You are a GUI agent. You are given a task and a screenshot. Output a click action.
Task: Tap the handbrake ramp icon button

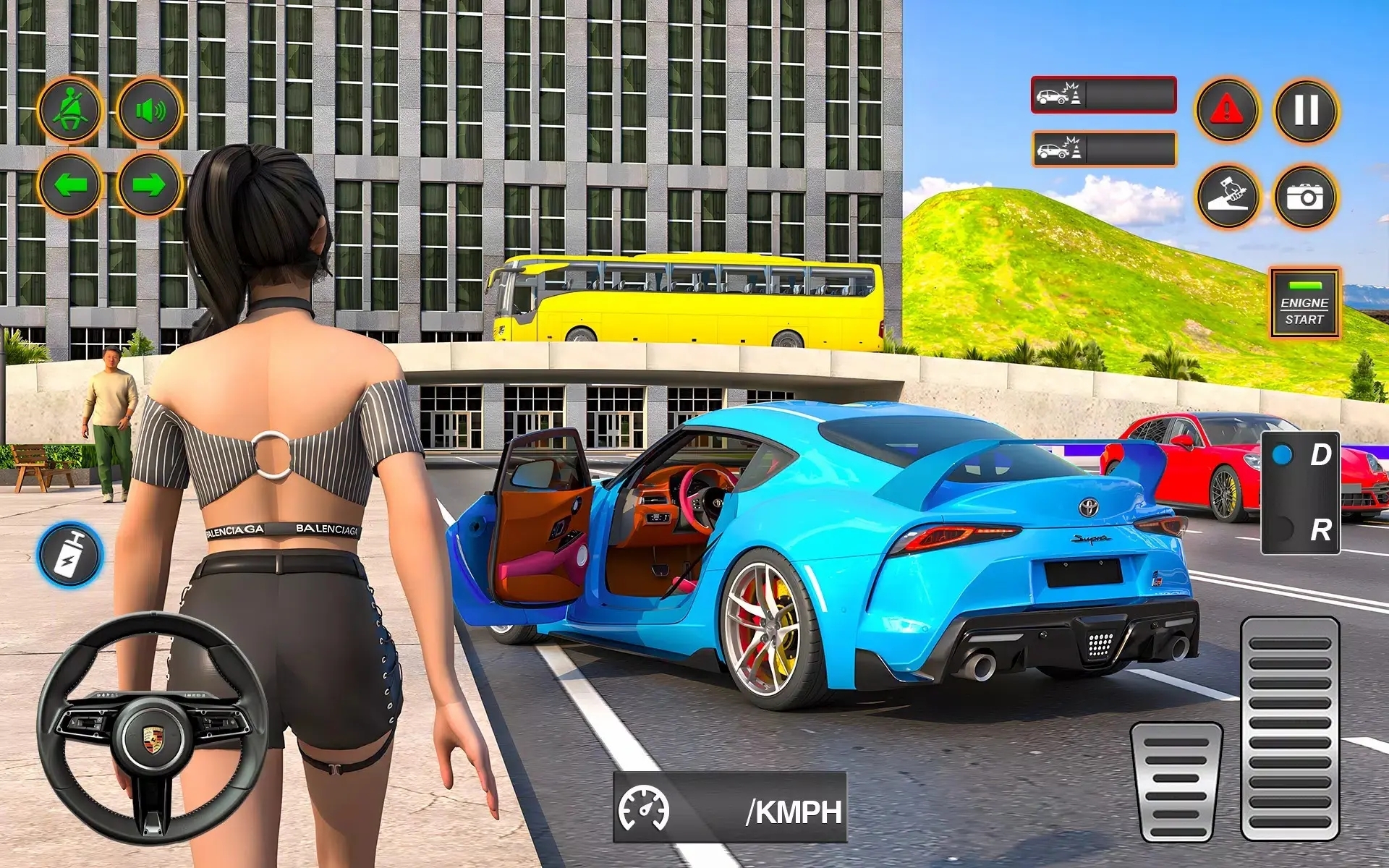coord(1228,196)
